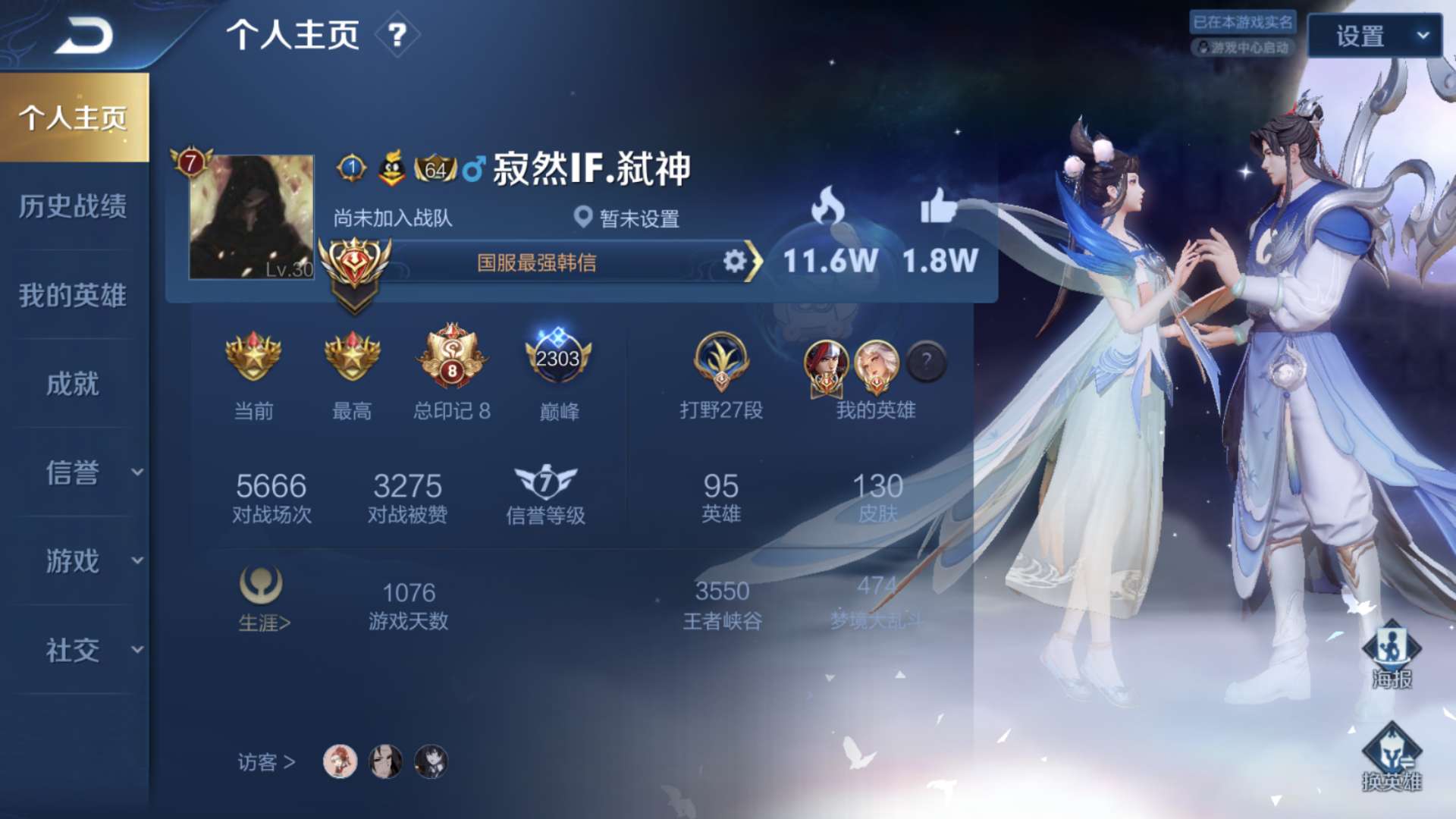Click the question mark beside 个人主页
This screenshot has height=819, width=1456.
pos(397,35)
